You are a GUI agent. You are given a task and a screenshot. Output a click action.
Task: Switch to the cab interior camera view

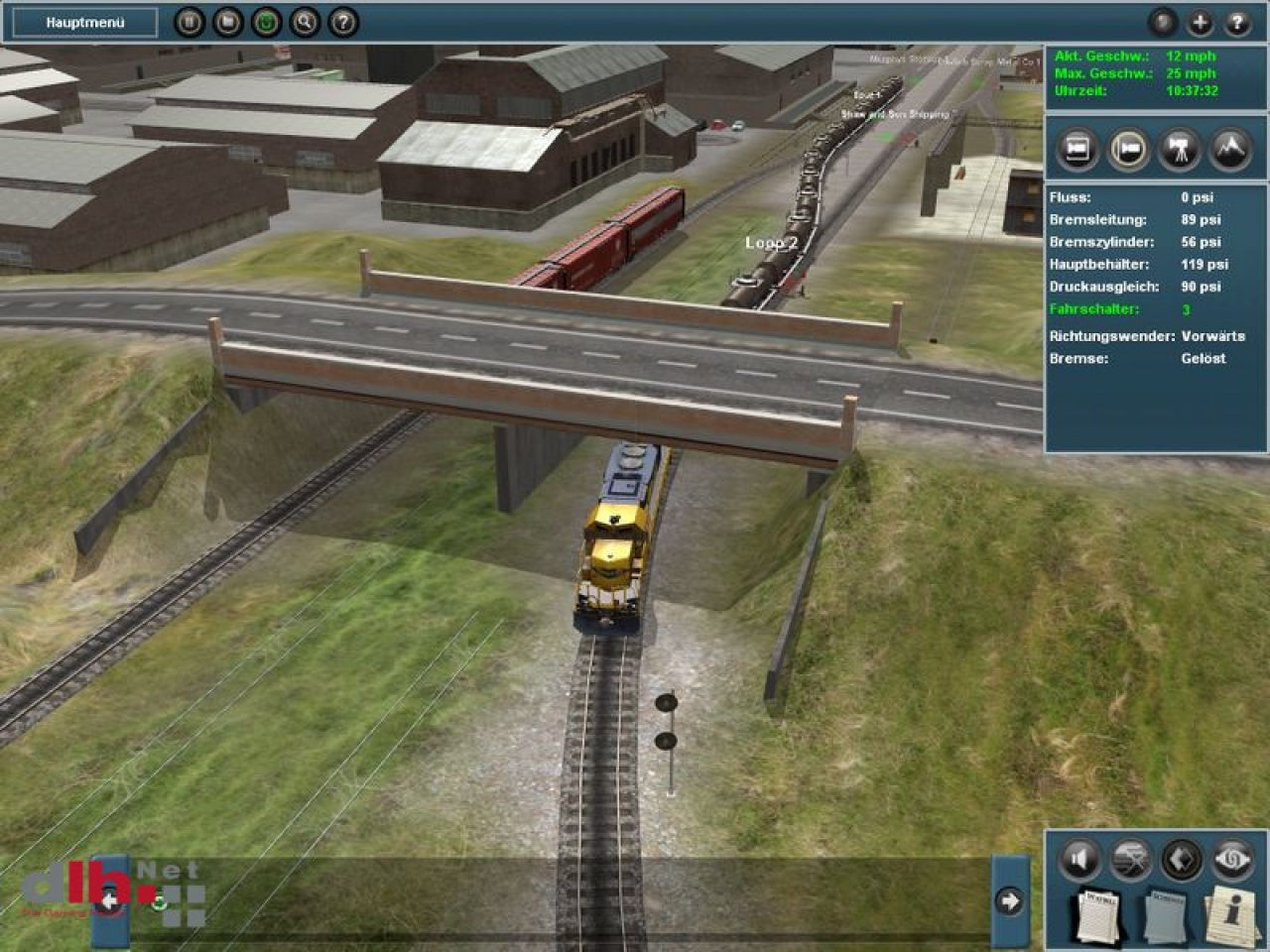1079,151
